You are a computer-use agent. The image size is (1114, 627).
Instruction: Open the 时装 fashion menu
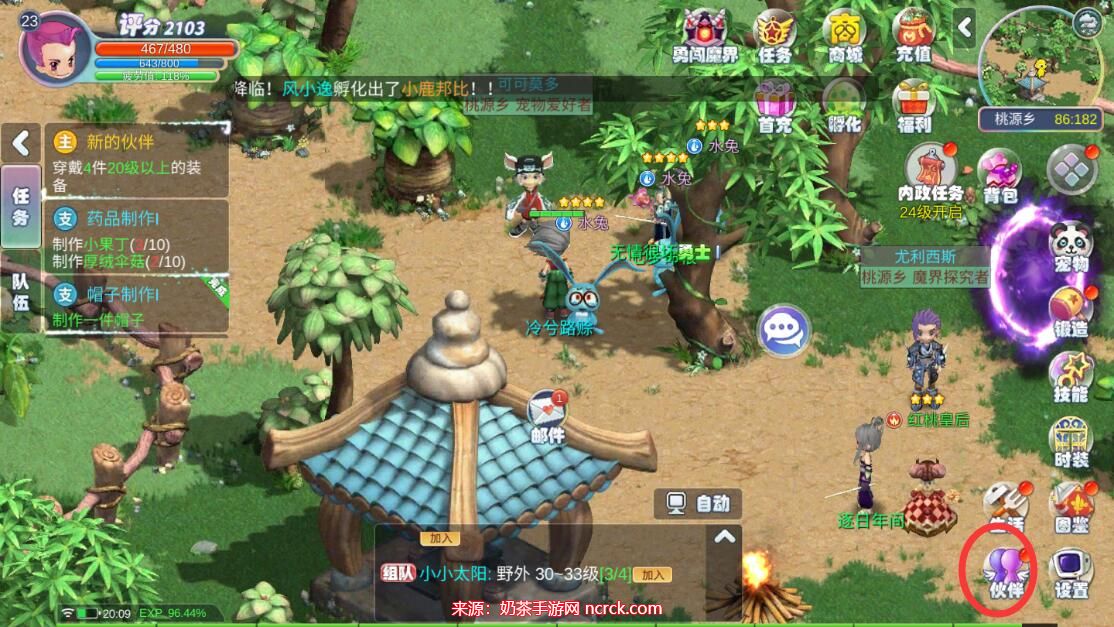tap(1070, 442)
